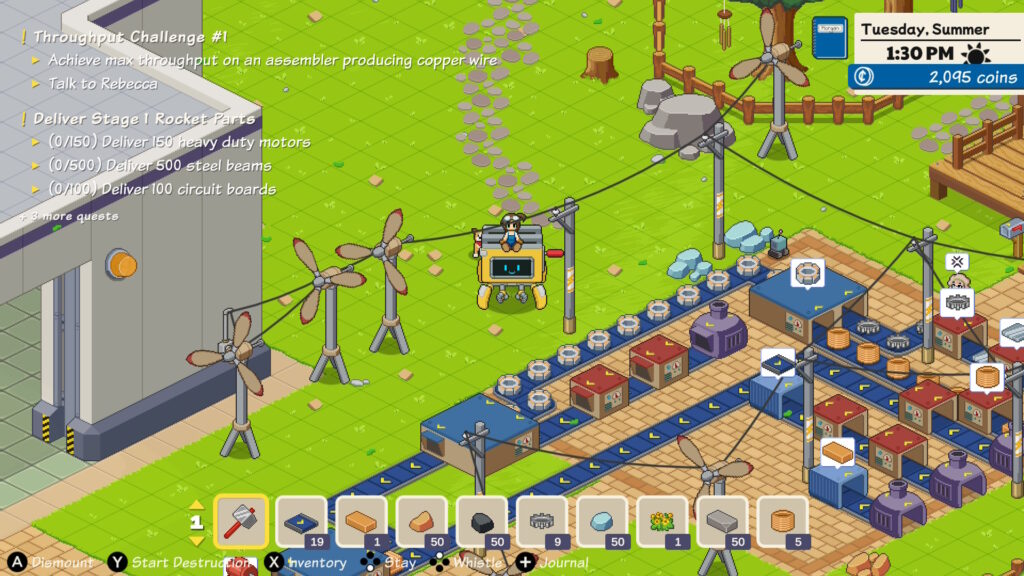
Task: Select the gray metal ingot slot
Action: pyautogui.click(x=722, y=521)
